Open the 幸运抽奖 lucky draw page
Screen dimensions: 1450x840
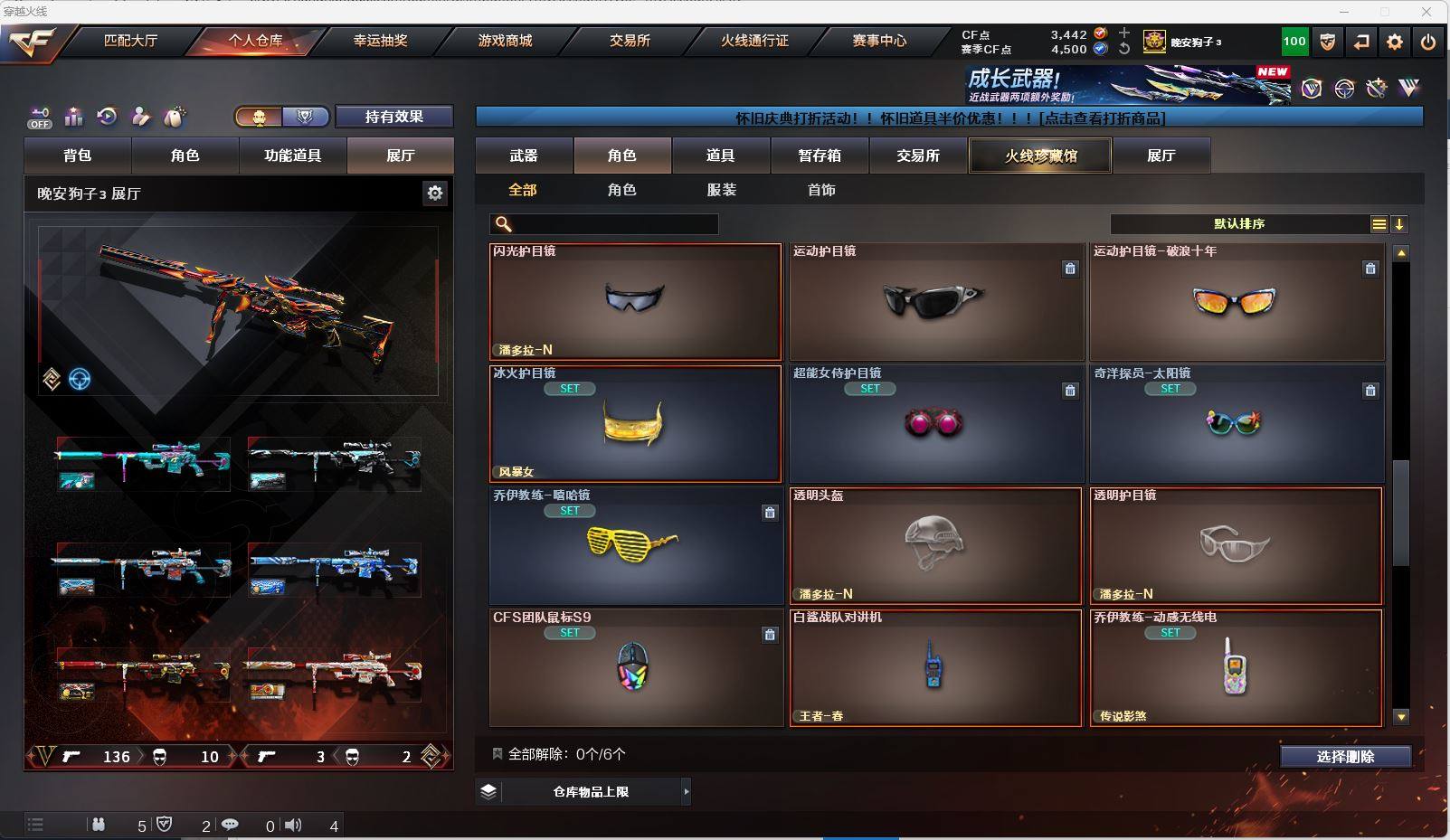point(380,41)
